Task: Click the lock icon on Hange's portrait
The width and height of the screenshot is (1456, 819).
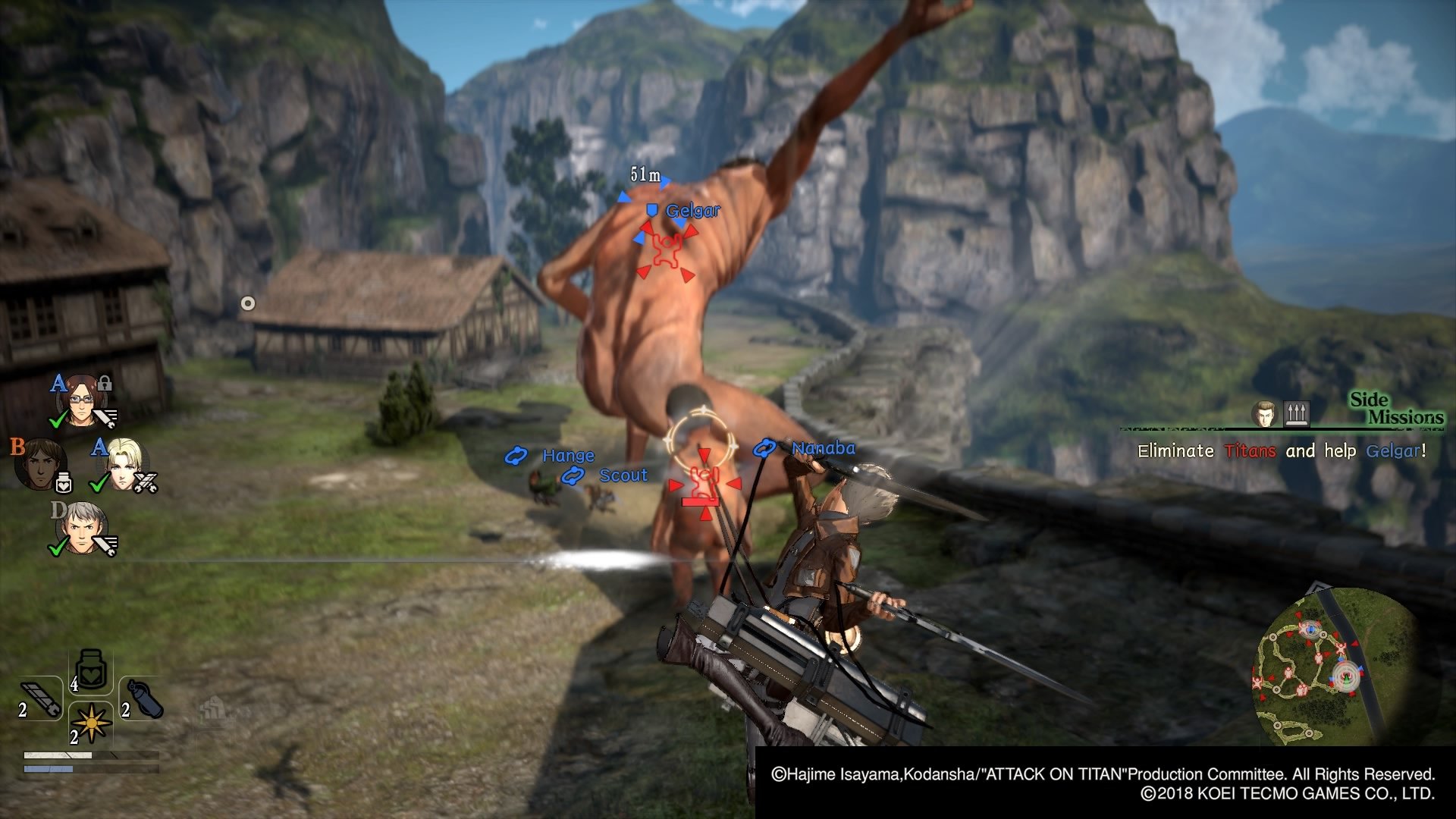Action: tap(104, 384)
